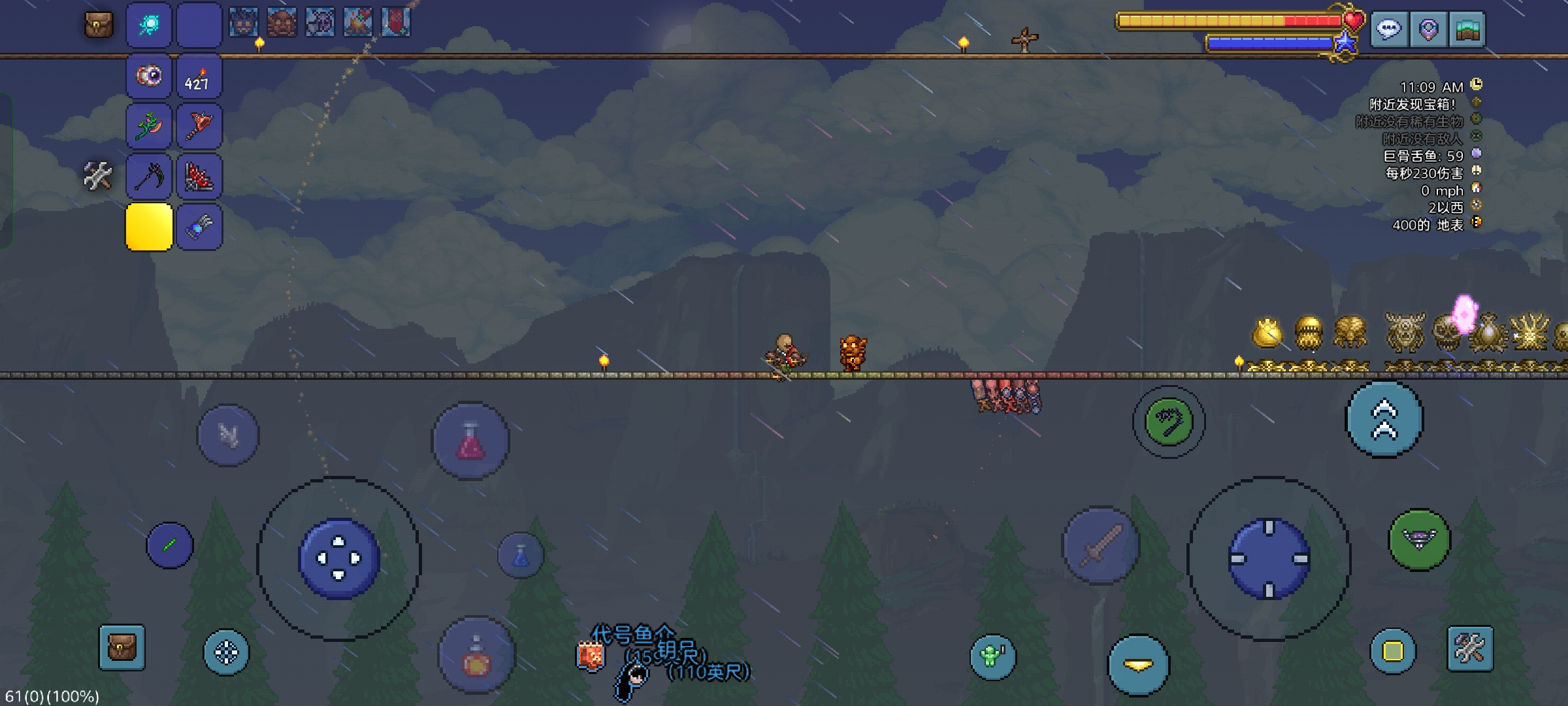Toggle the yellow square smart cursor button
This screenshot has width=1568, height=706.
1392,651
